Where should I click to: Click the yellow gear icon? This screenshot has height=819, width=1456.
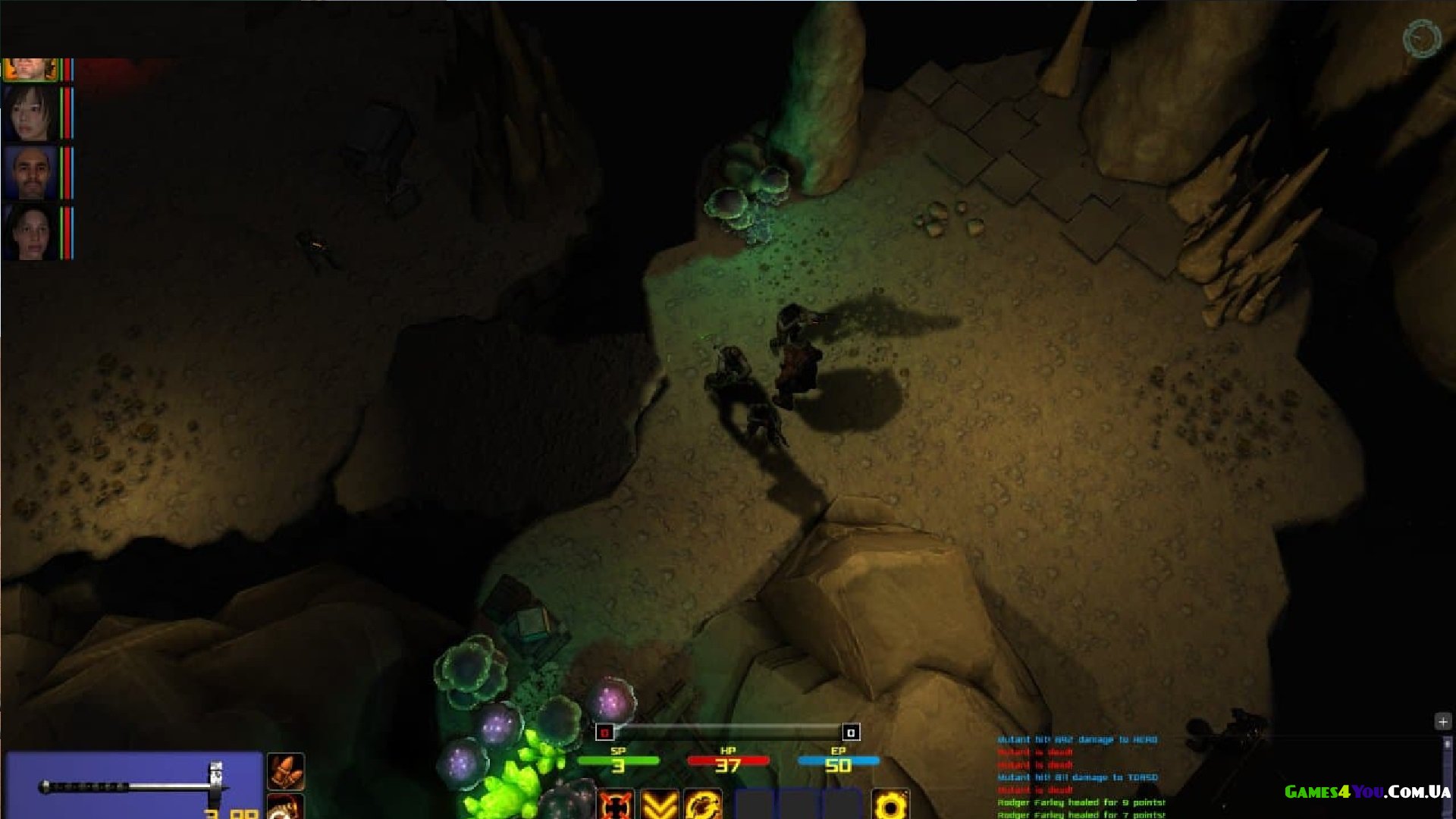[890, 804]
